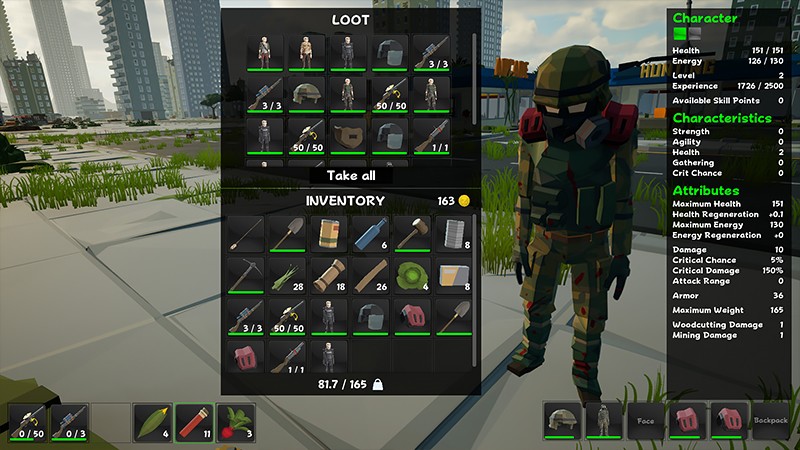
Task: Select the stack of 18 wood logs
Action: click(329, 275)
